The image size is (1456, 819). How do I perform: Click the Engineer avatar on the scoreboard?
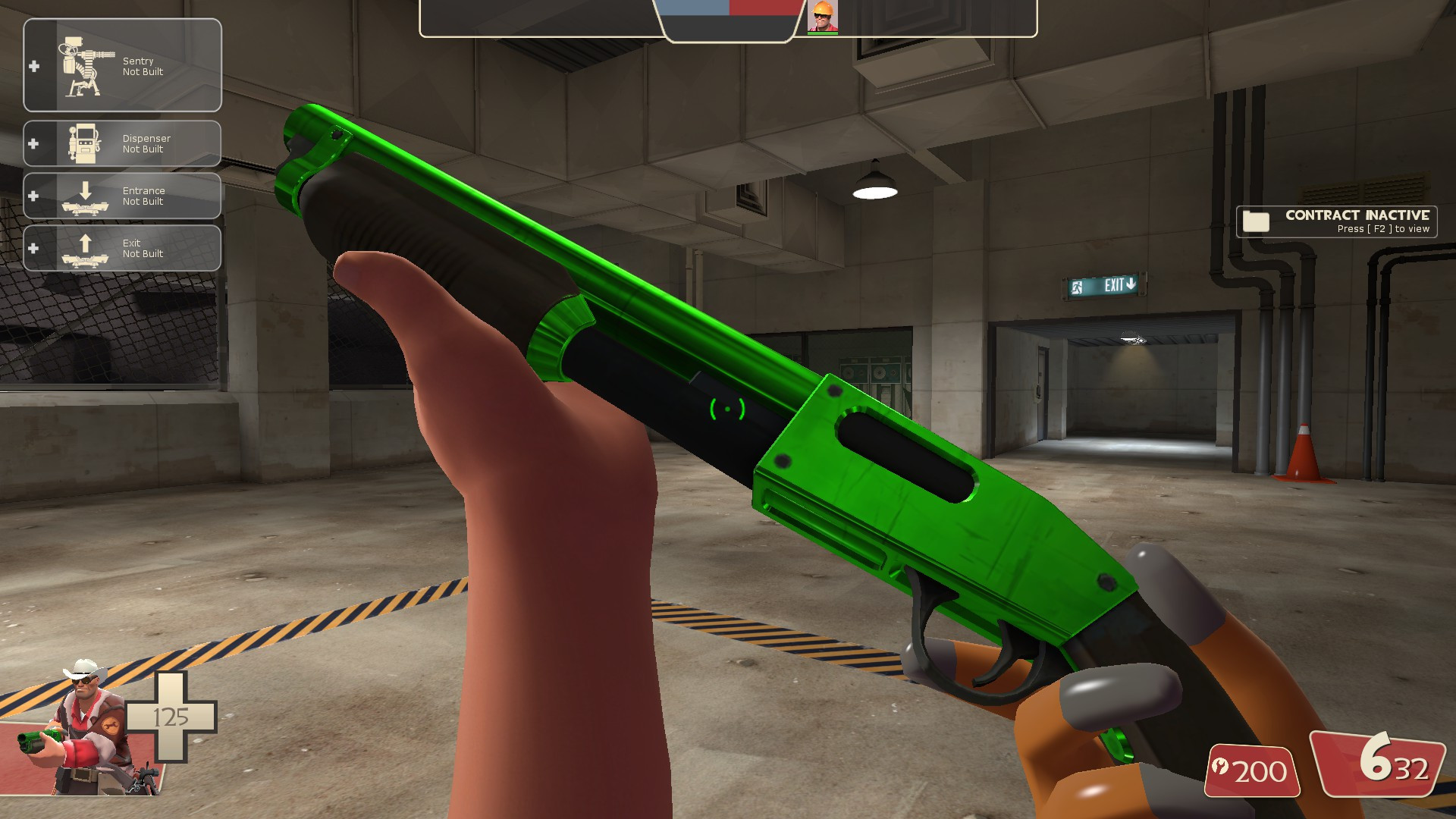[x=824, y=17]
